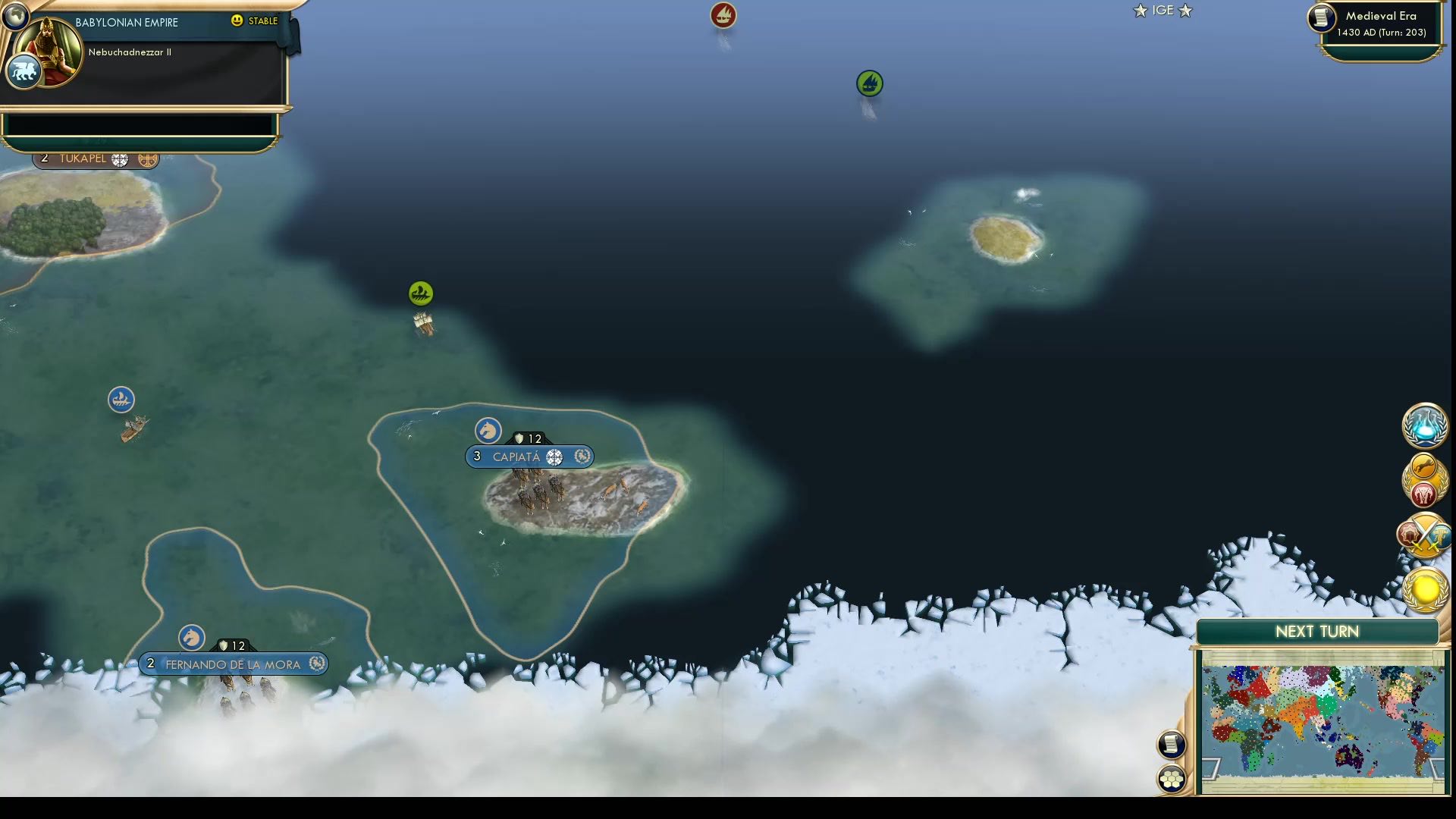
Task: Click the knight icon above Capiatá
Action: click(488, 431)
